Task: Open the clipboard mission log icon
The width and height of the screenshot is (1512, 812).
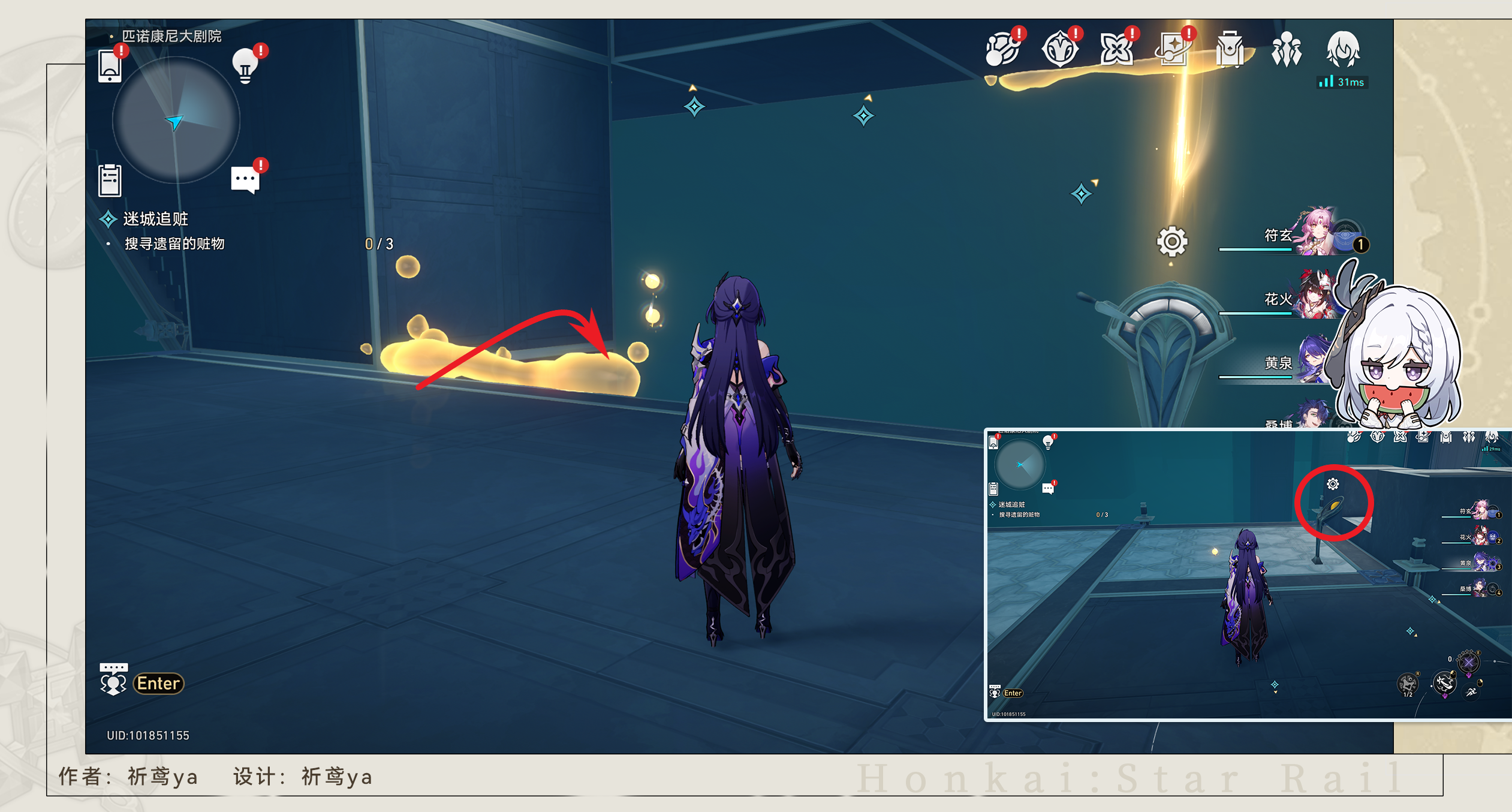Action: pyautogui.click(x=110, y=180)
